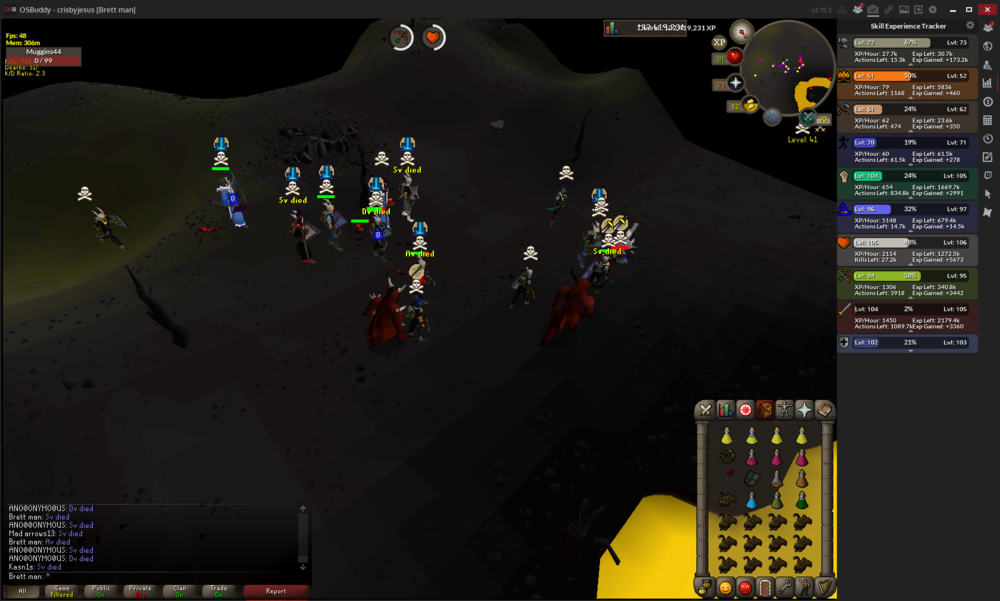Open the Logout door tab

(x=765, y=587)
